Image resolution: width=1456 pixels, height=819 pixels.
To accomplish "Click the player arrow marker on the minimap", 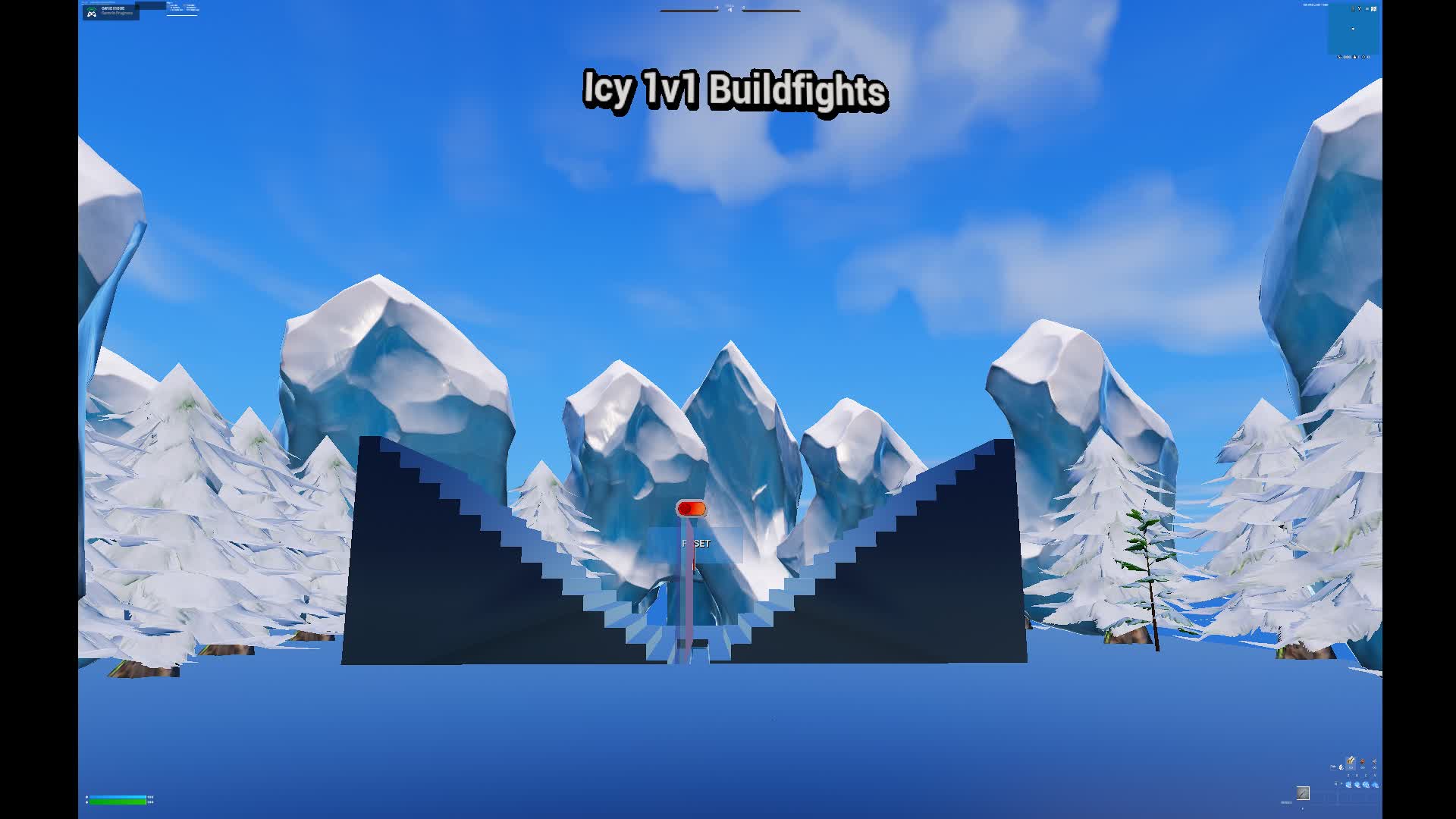I will pos(1353,29).
